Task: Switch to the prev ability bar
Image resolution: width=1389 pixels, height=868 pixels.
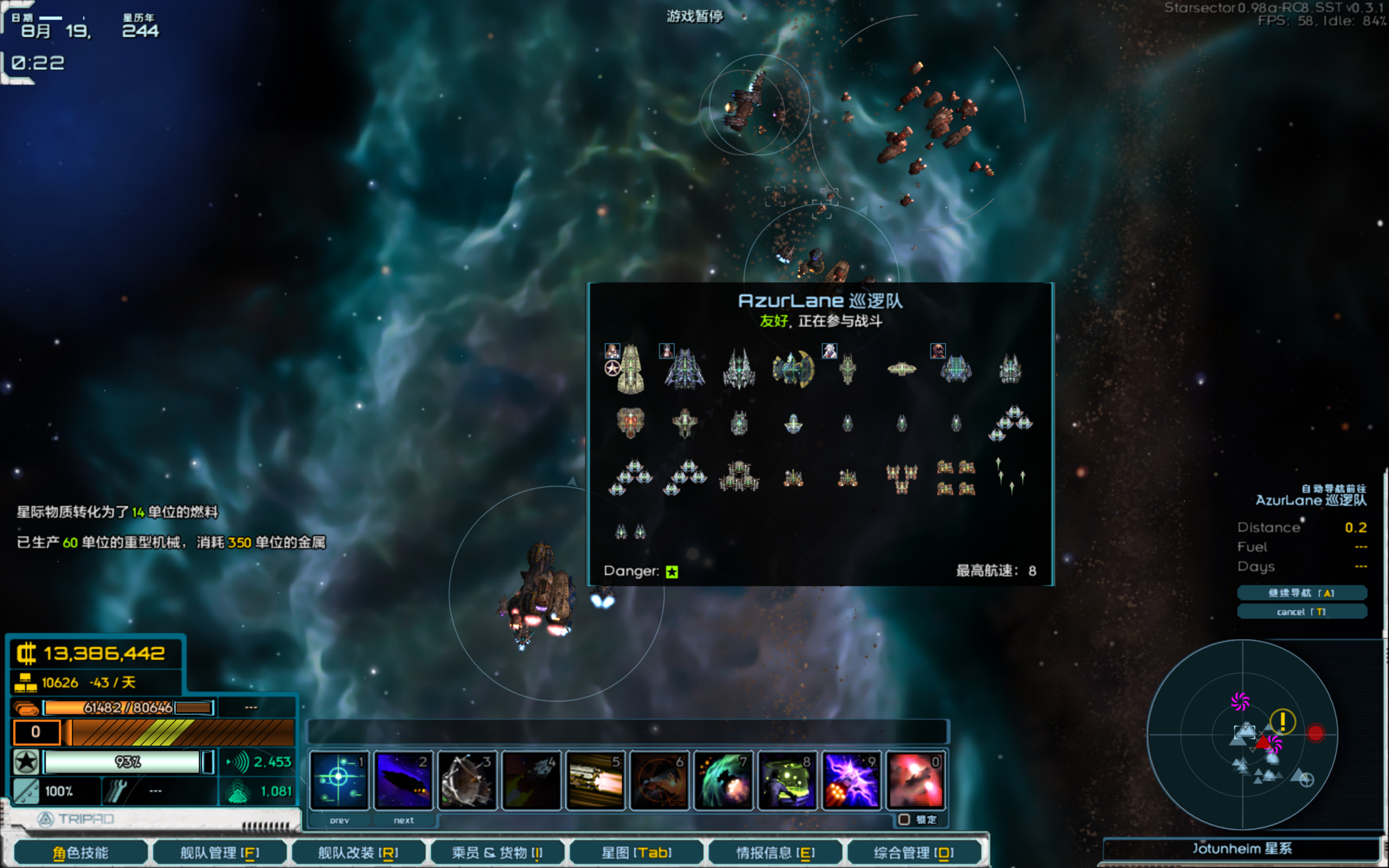Action: pos(339,820)
